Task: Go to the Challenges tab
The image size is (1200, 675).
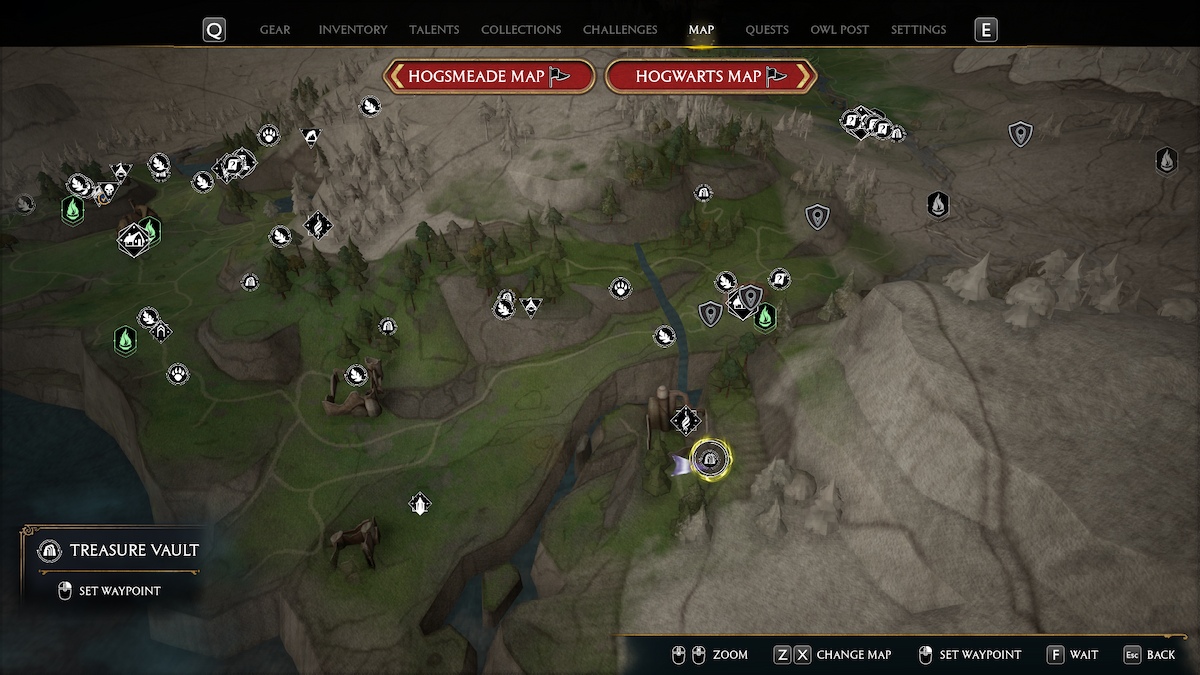Action: (620, 30)
